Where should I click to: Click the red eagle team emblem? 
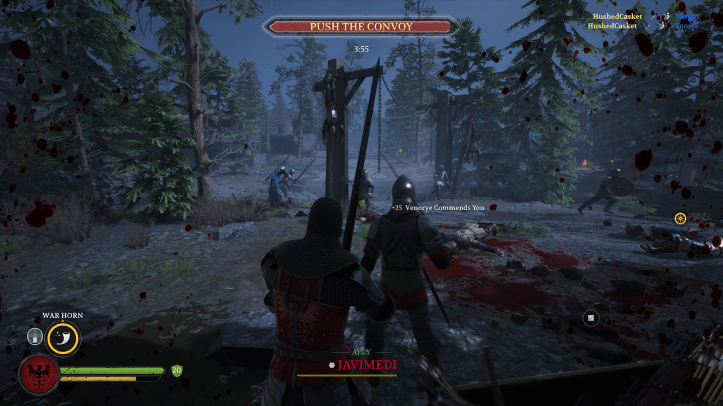click(x=37, y=374)
